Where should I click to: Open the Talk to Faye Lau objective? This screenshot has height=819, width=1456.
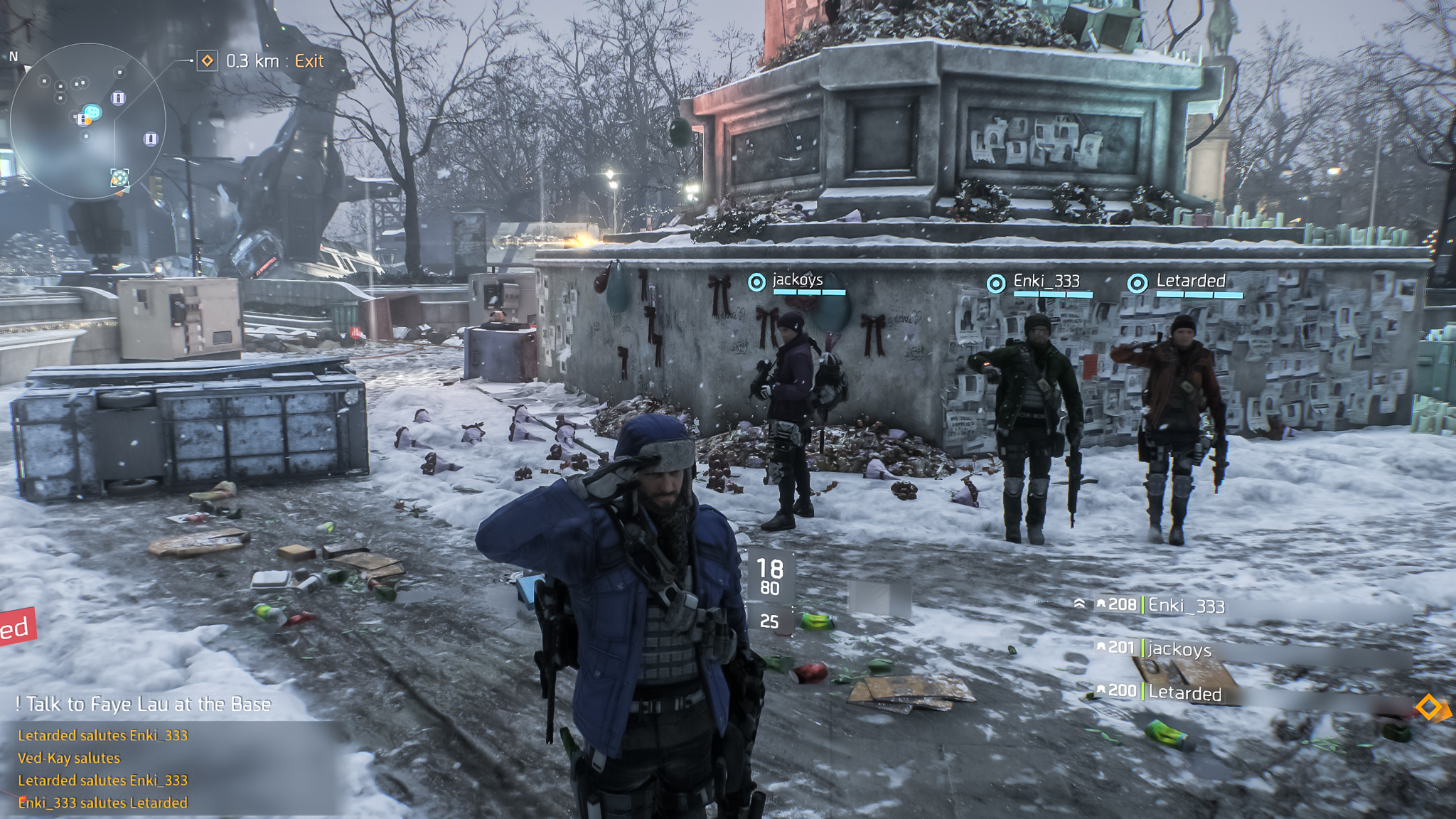click(x=144, y=704)
